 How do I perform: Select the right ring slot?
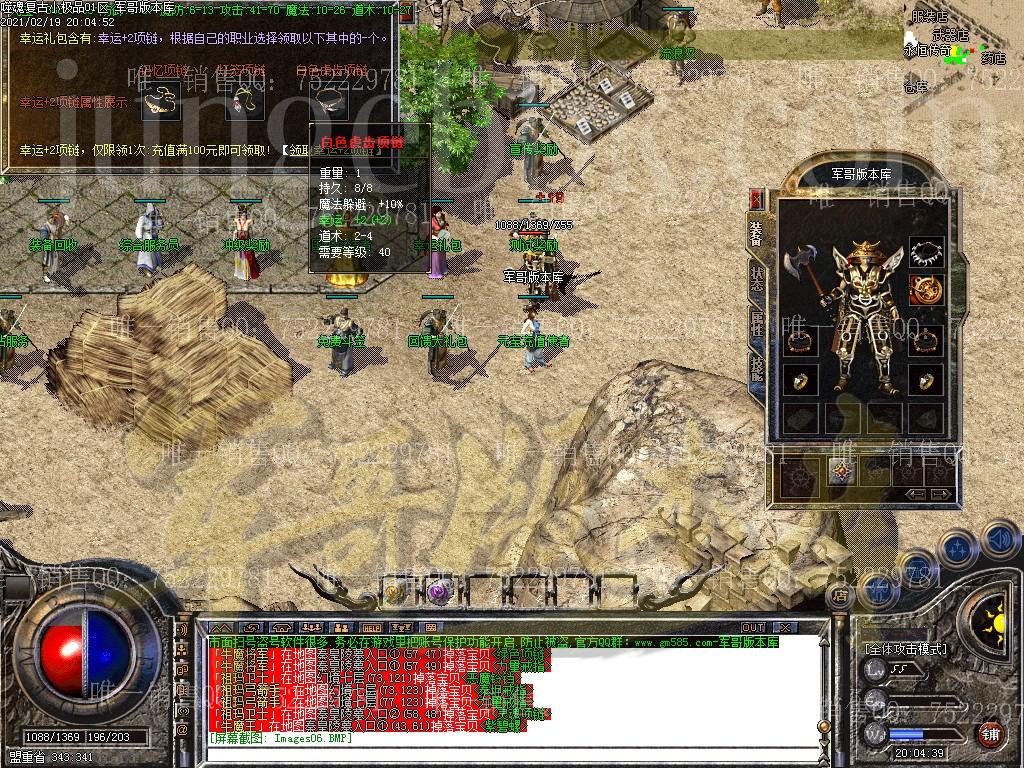pyautogui.click(x=926, y=379)
